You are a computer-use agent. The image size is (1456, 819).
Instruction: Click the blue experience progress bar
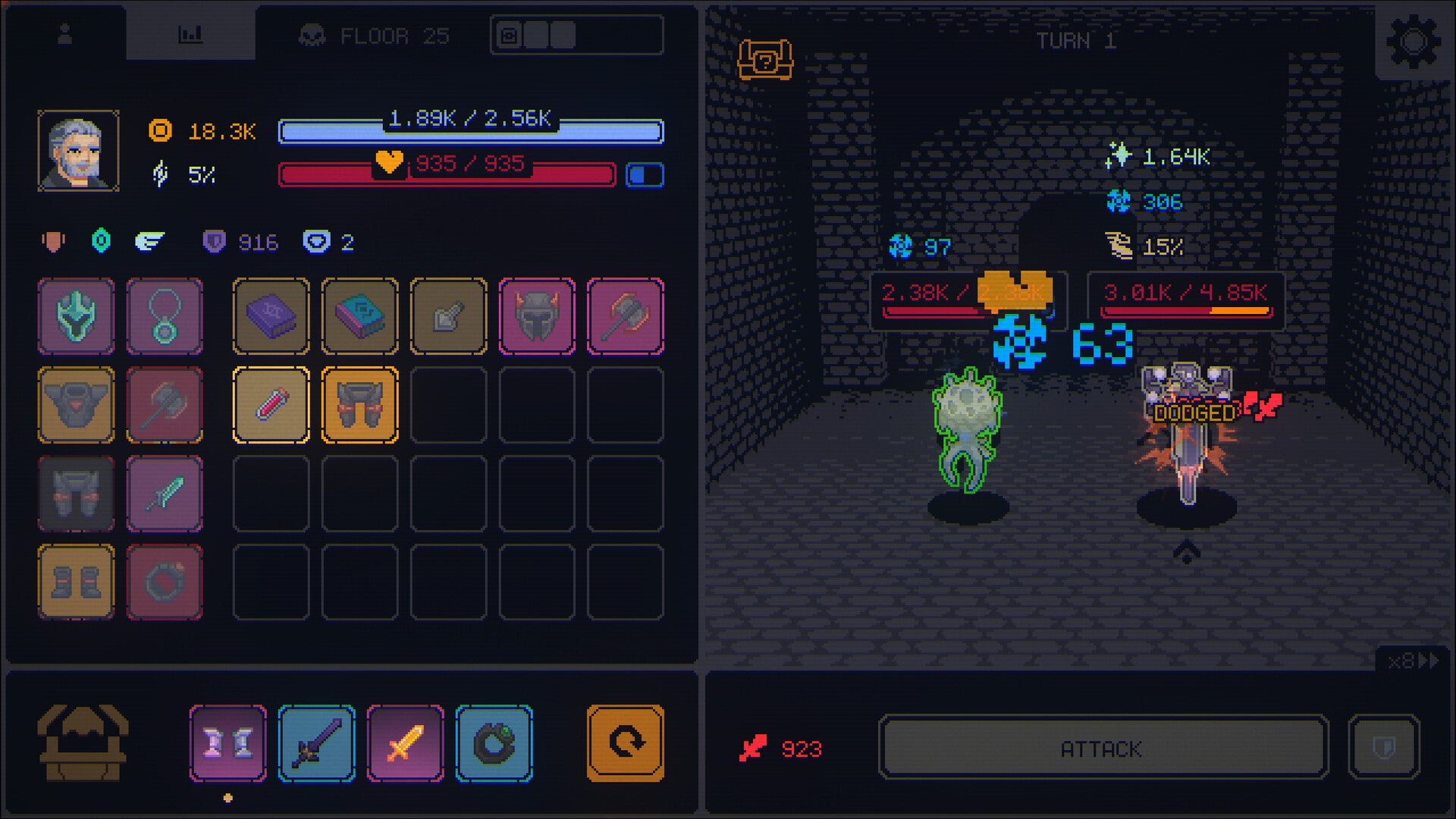click(x=470, y=130)
